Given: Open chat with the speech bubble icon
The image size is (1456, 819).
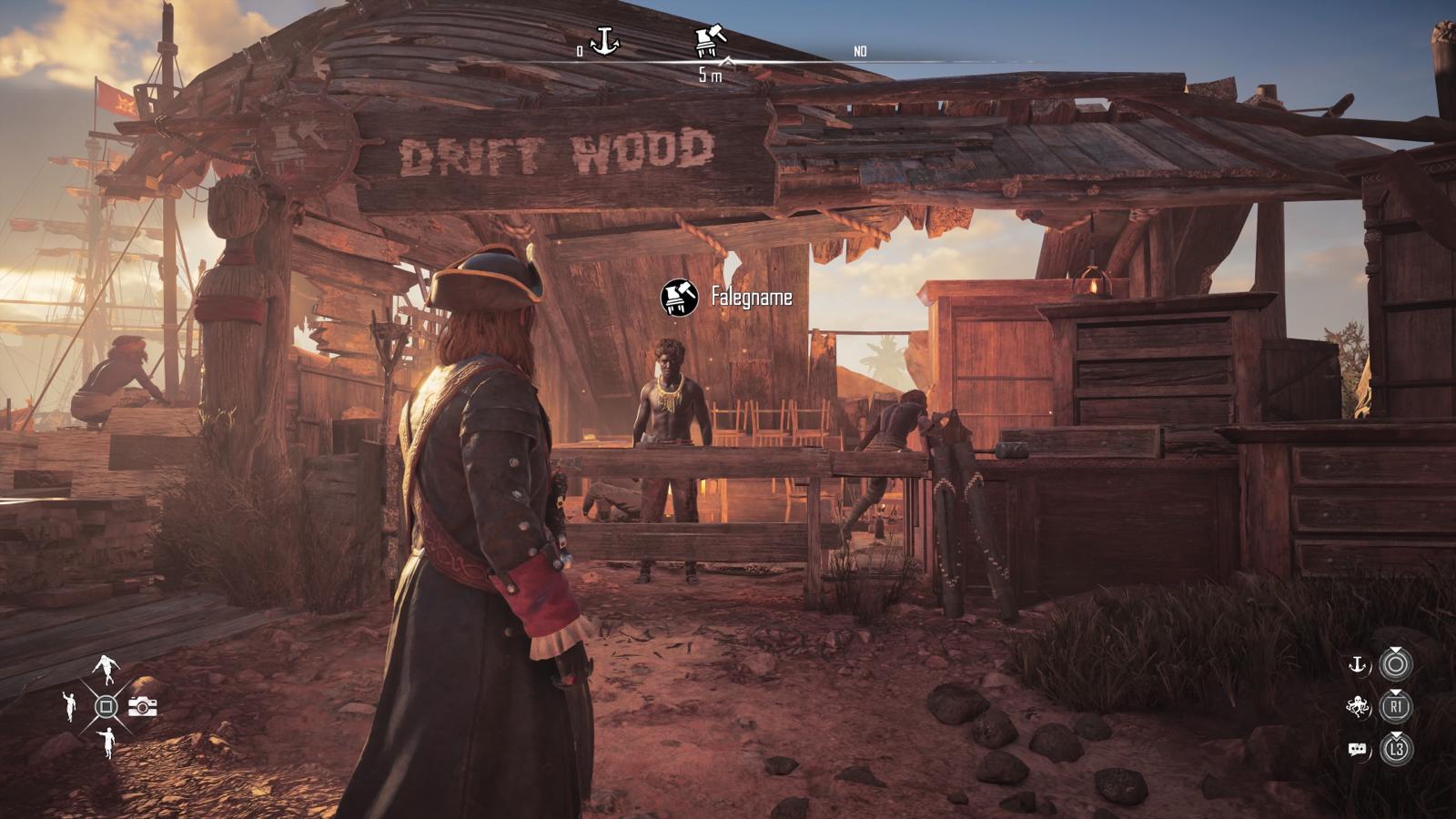Looking at the screenshot, I should tap(1358, 750).
